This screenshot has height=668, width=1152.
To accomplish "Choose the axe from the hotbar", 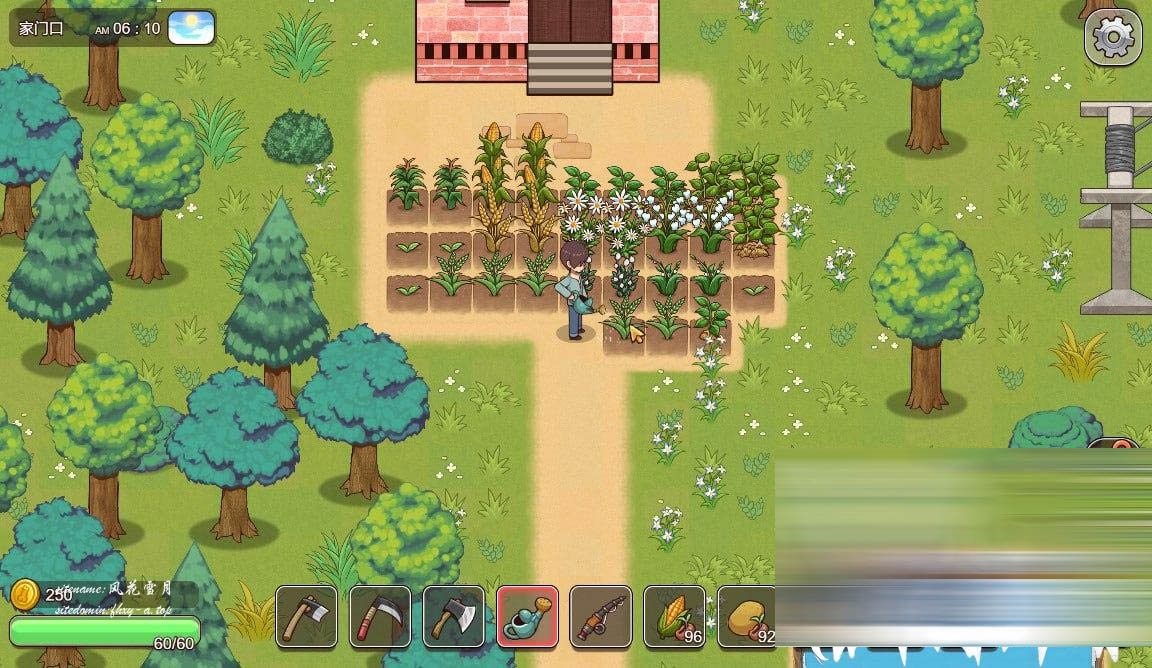I will (x=454, y=616).
